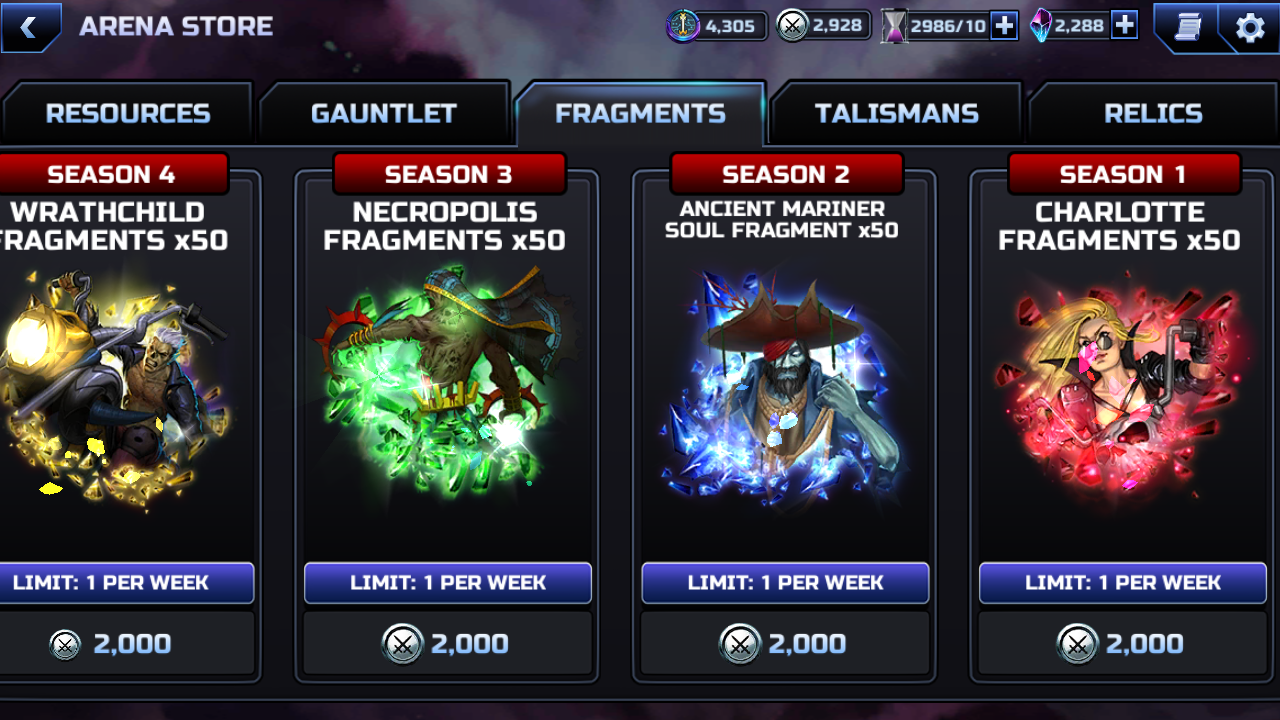Select the Fragments tab
1280x720 pixels.
tap(640, 114)
